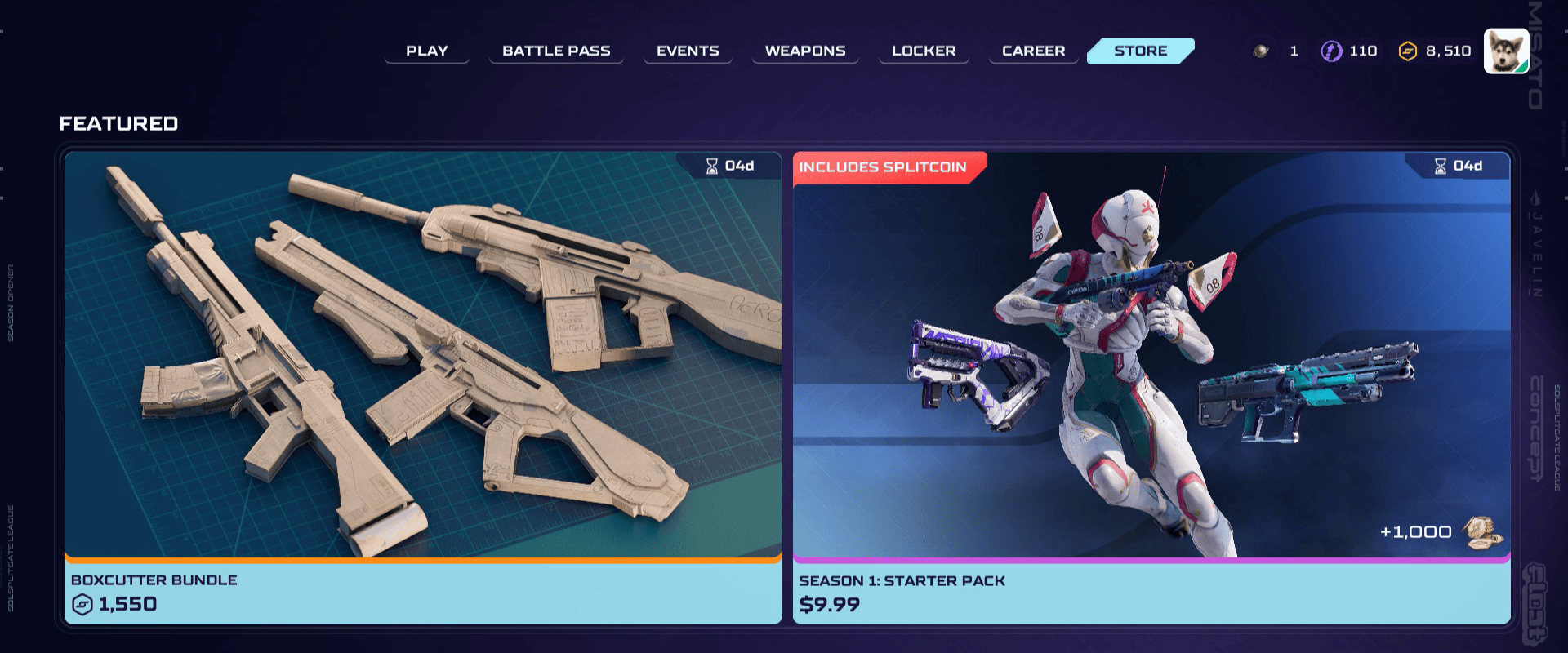This screenshot has height=653, width=1568.
Task: Switch to the CAREER section
Action: (1032, 50)
